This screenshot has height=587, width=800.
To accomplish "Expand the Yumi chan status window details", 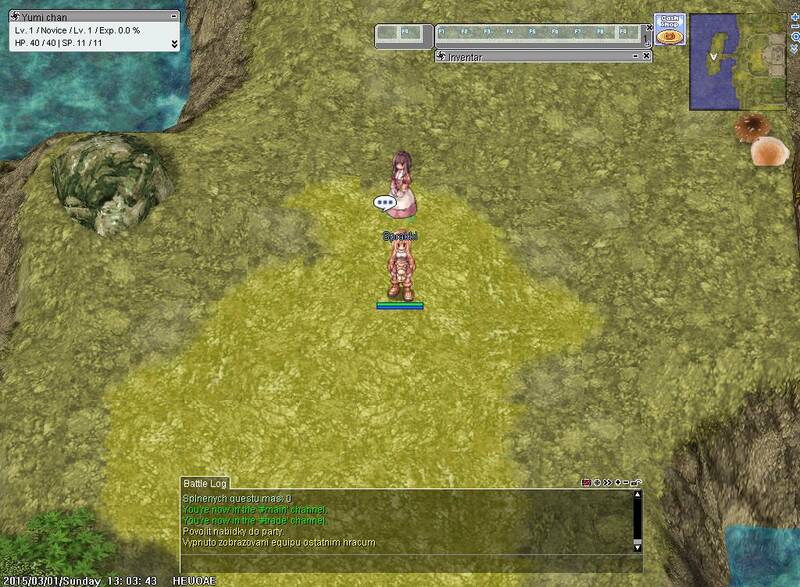I will pos(174,43).
